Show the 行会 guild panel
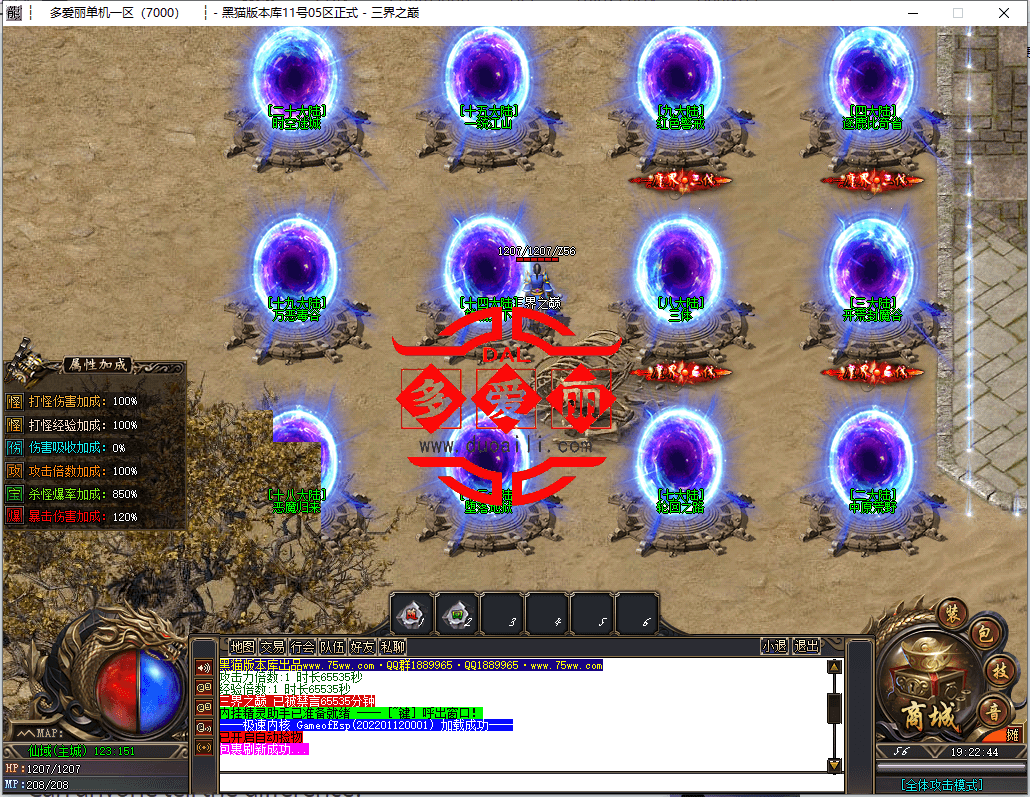The image size is (1030, 797). [302, 646]
